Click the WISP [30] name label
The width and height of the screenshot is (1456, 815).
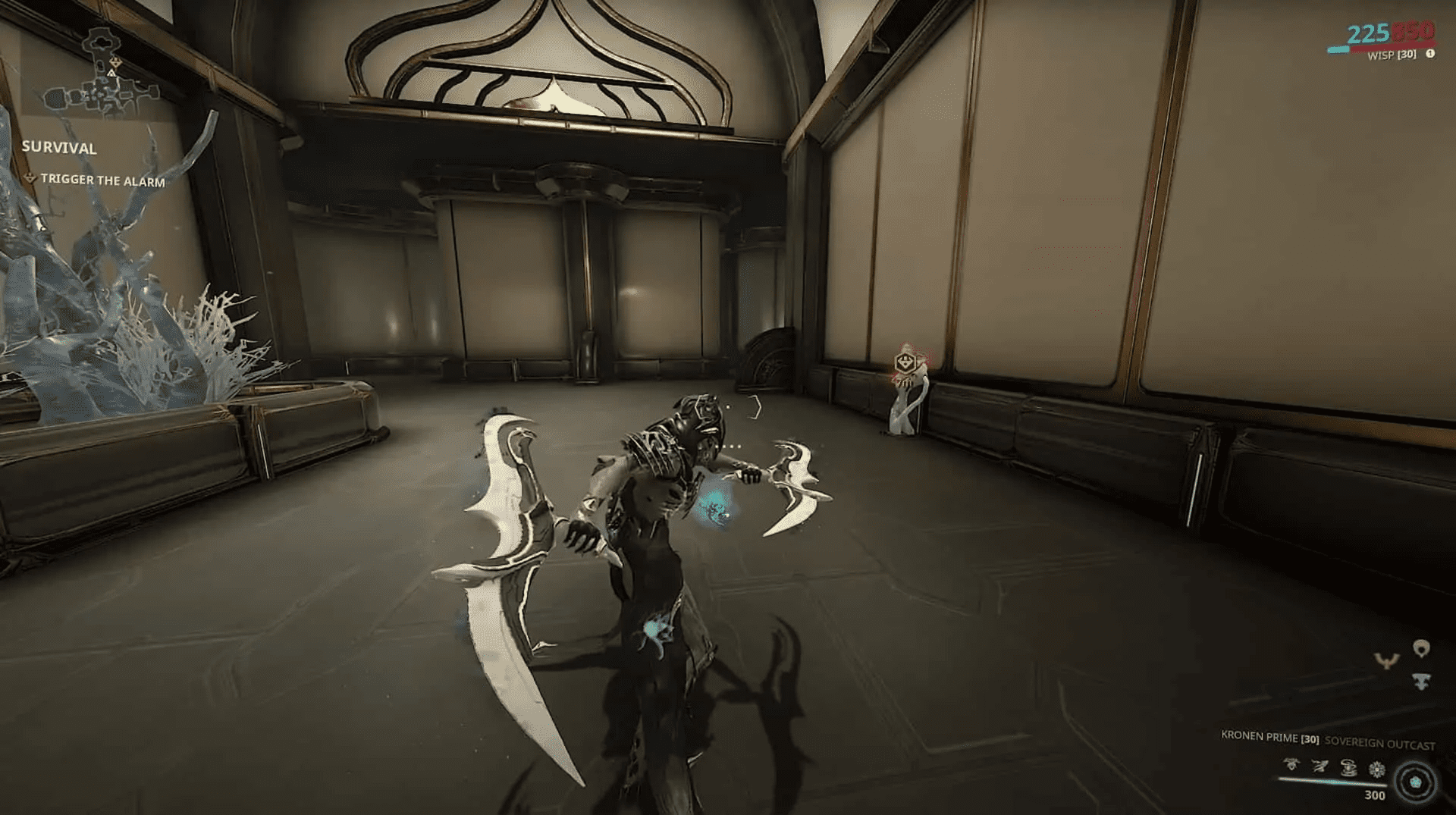pos(1392,55)
